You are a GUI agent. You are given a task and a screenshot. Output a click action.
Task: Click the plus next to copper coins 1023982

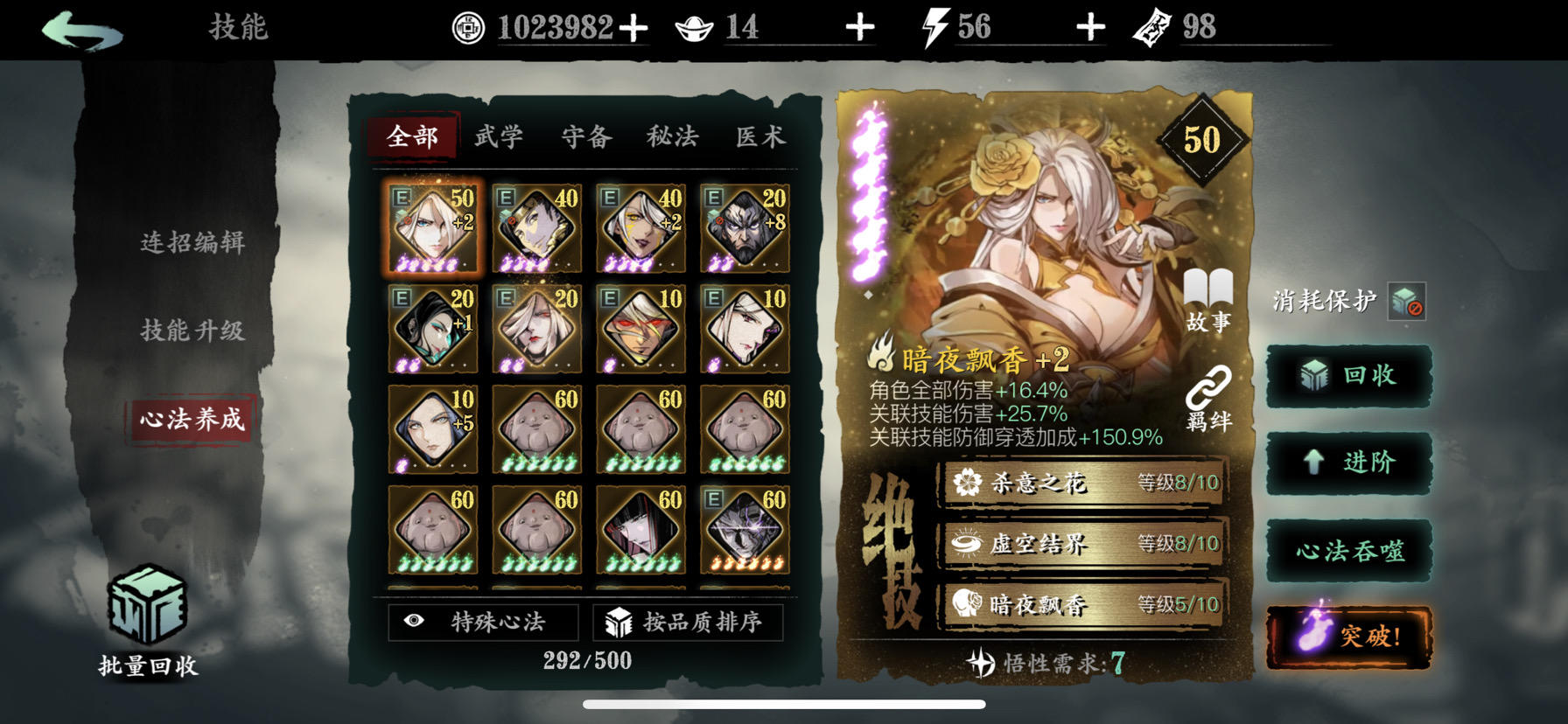click(x=634, y=26)
